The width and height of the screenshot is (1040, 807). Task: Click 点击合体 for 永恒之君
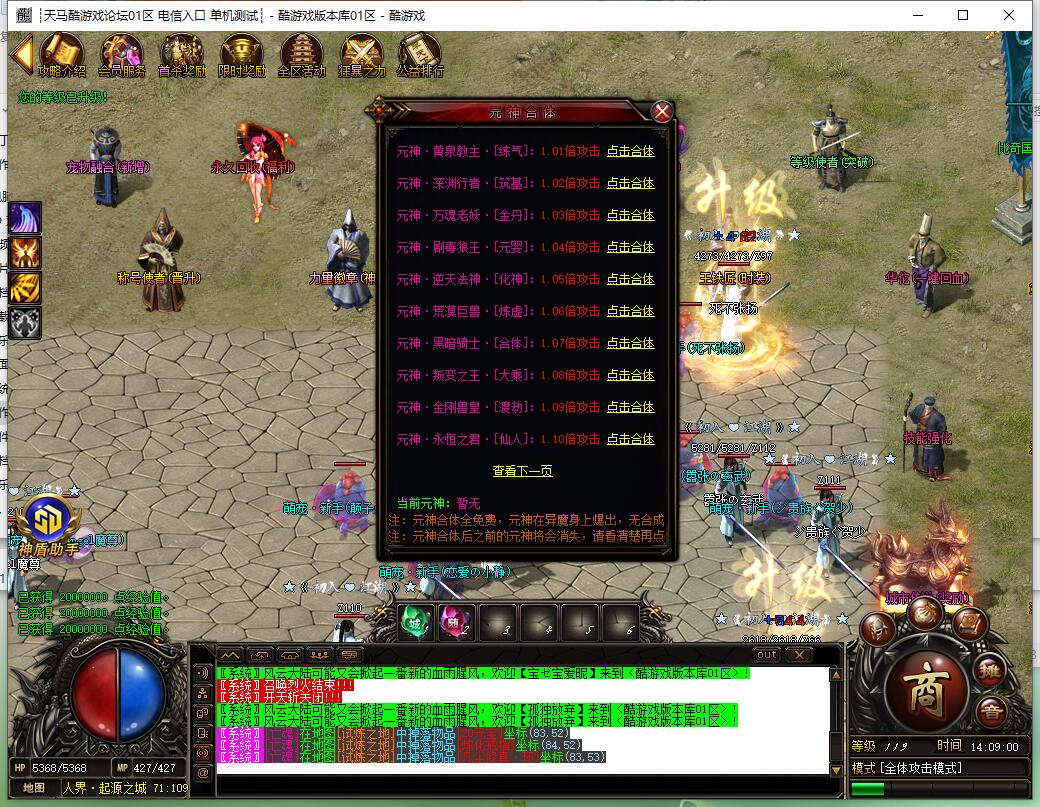point(630,439)
